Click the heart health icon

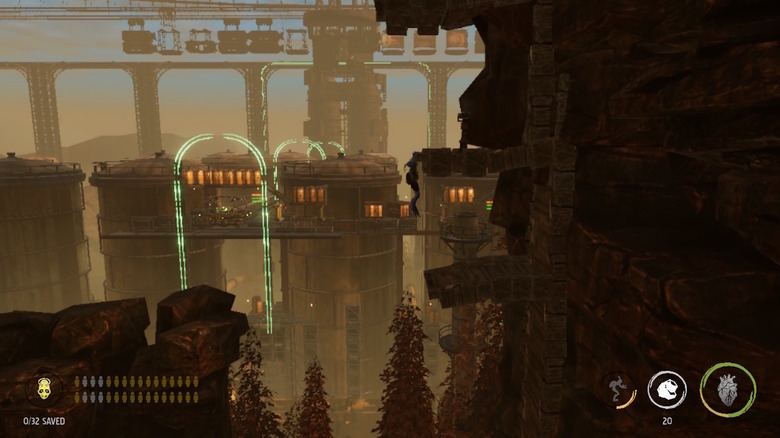(728, 389)
